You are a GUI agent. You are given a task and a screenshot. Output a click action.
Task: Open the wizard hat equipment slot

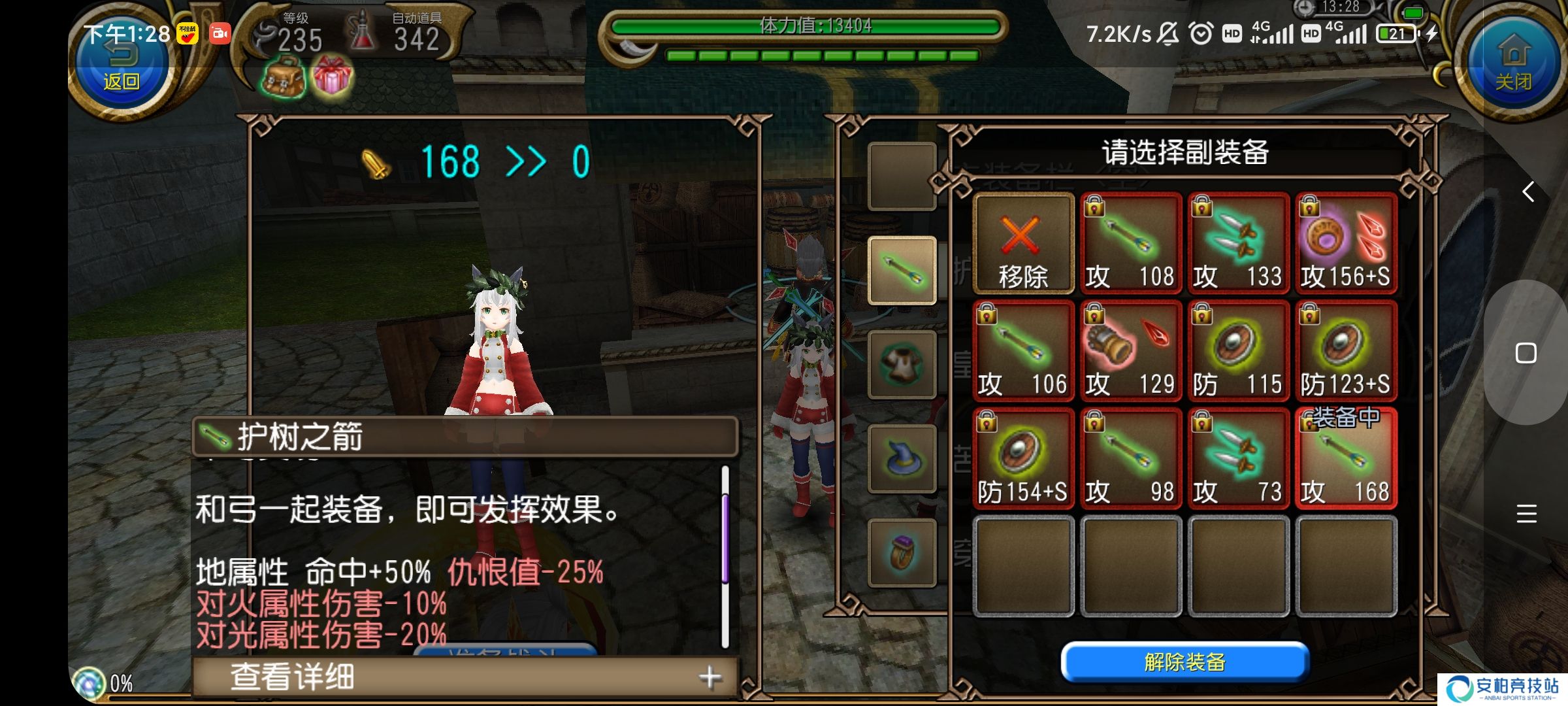(902, 458)
